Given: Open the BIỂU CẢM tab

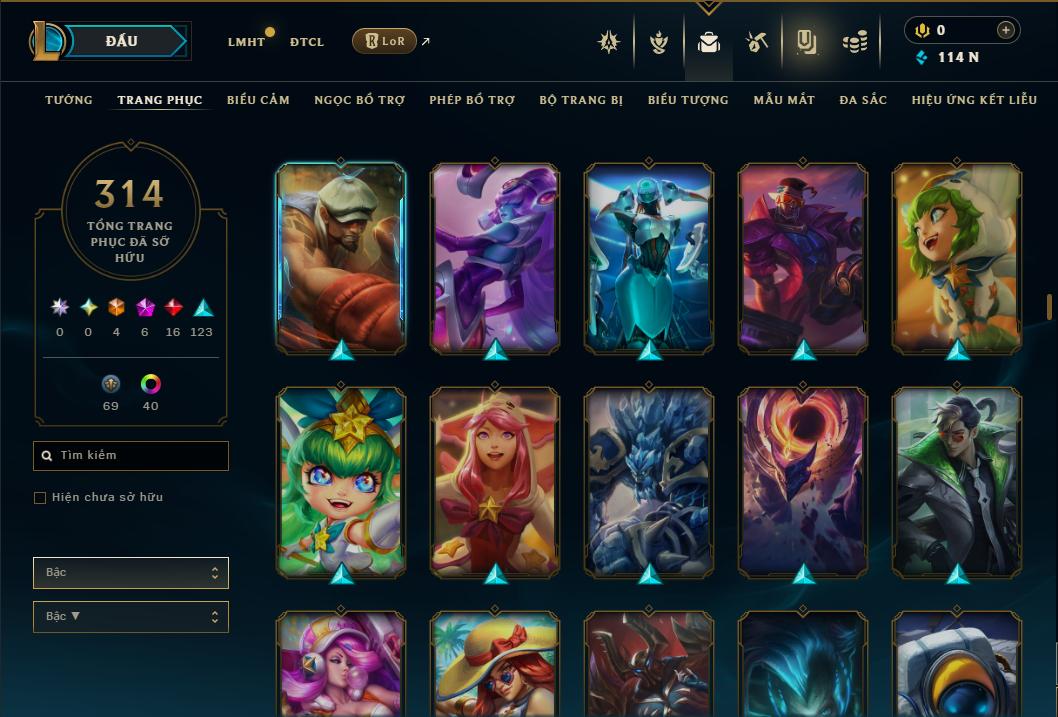Looking at the screenshot, I should pyautogui.click(x=258, y=100).
